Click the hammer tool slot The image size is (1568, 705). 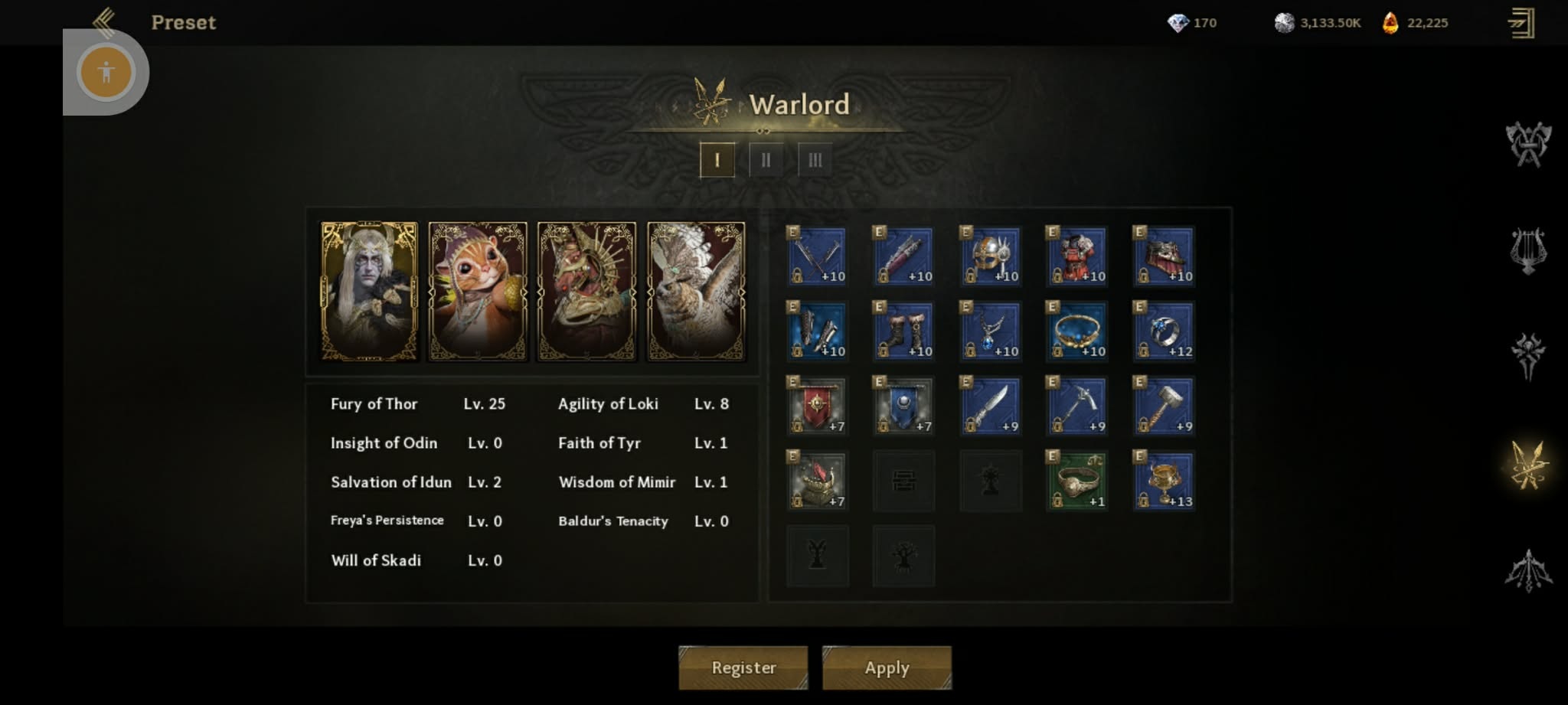[1164, 406]
